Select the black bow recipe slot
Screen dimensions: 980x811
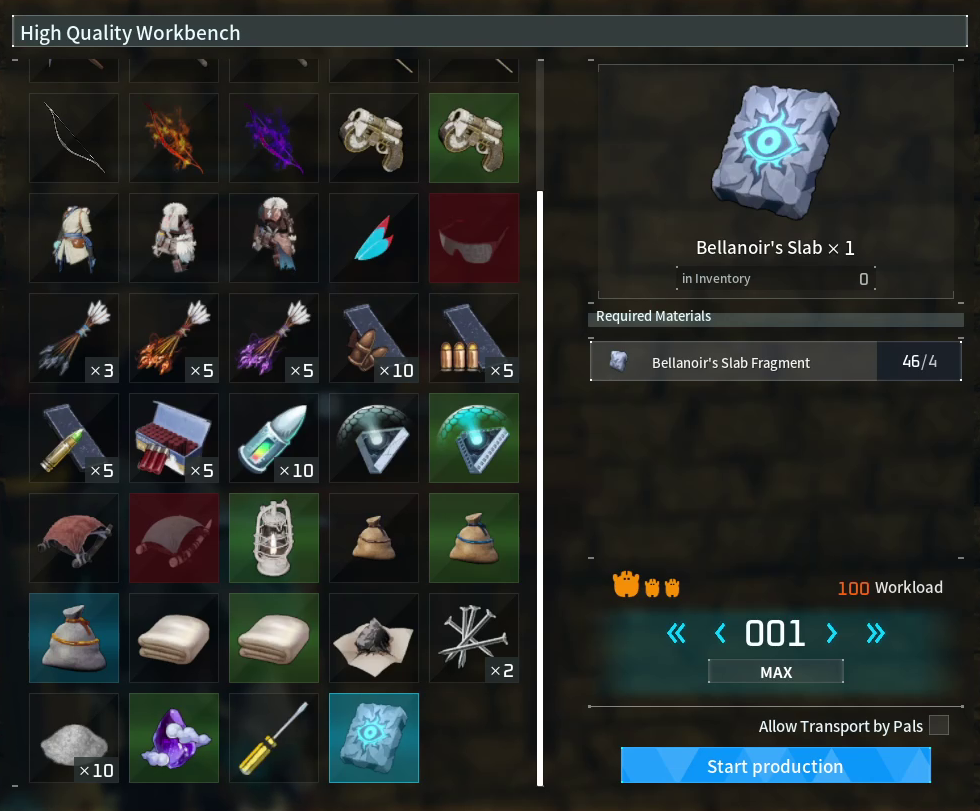pos(74,138)
